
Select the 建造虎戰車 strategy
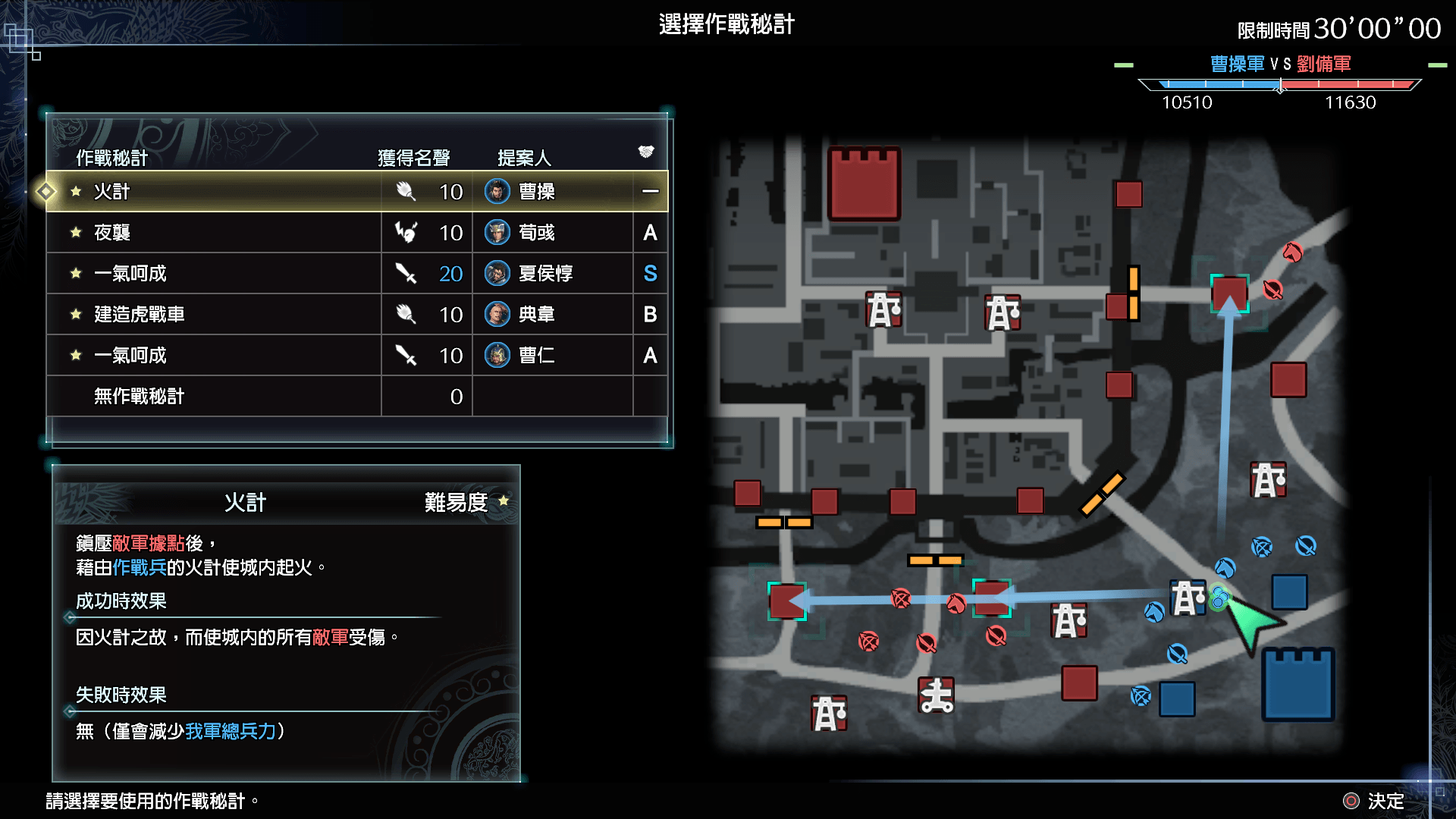pos(356,315)
